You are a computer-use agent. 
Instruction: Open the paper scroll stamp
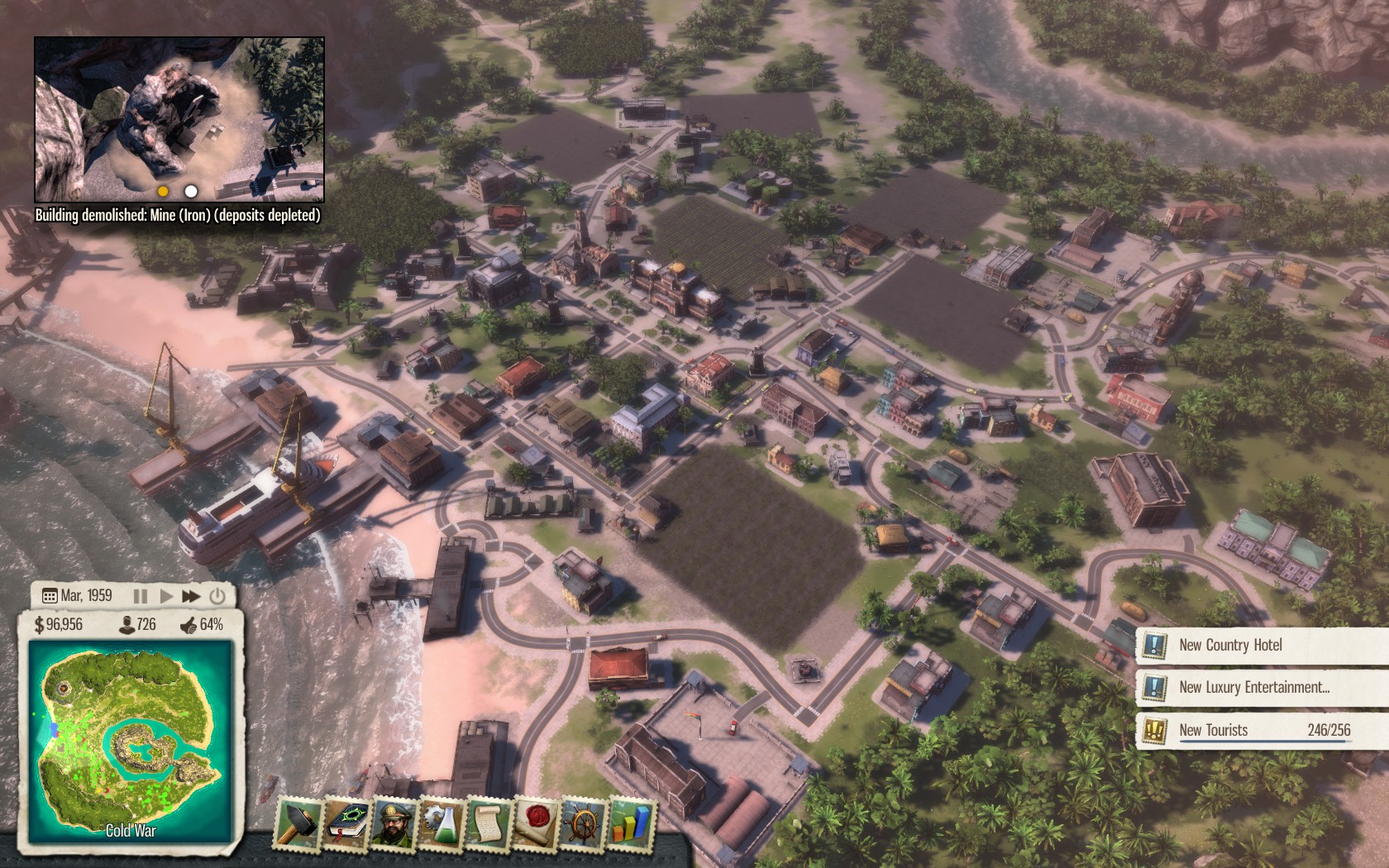pyautogui.click(x=489, y=823)
